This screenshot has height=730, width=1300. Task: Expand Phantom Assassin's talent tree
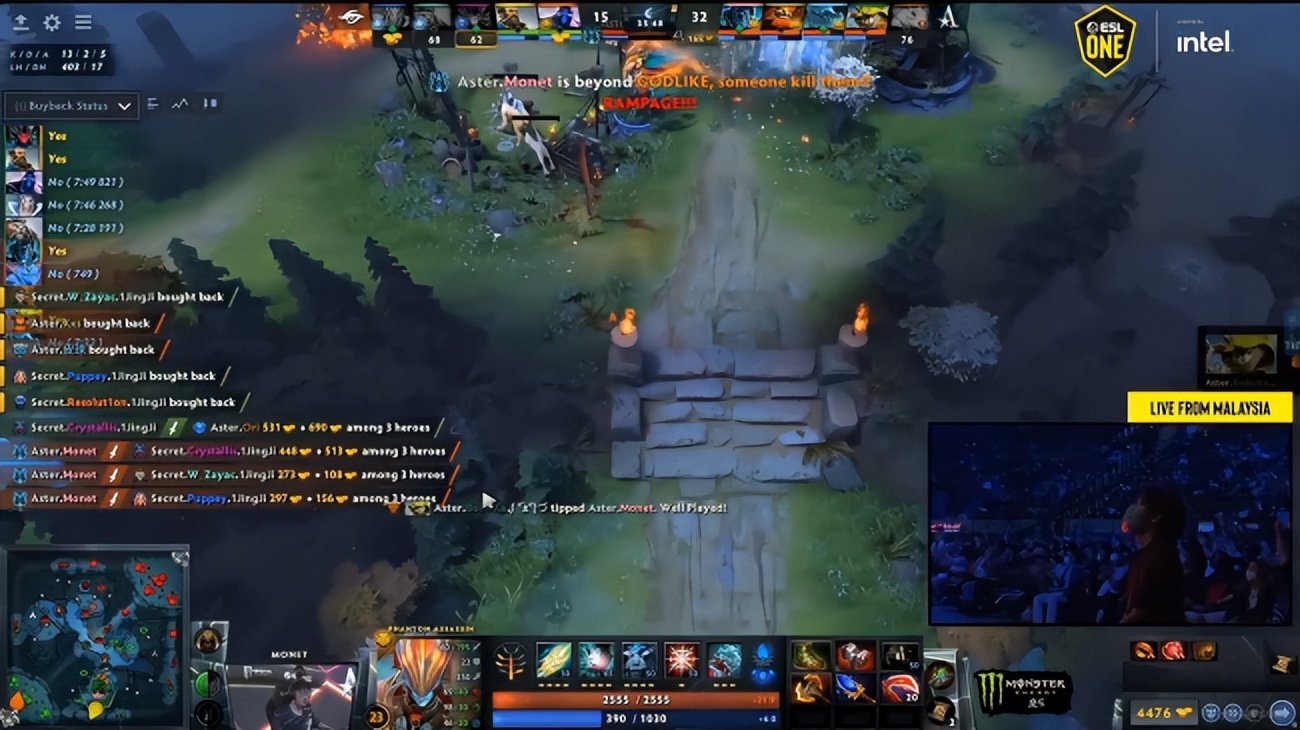pos(510,663)
